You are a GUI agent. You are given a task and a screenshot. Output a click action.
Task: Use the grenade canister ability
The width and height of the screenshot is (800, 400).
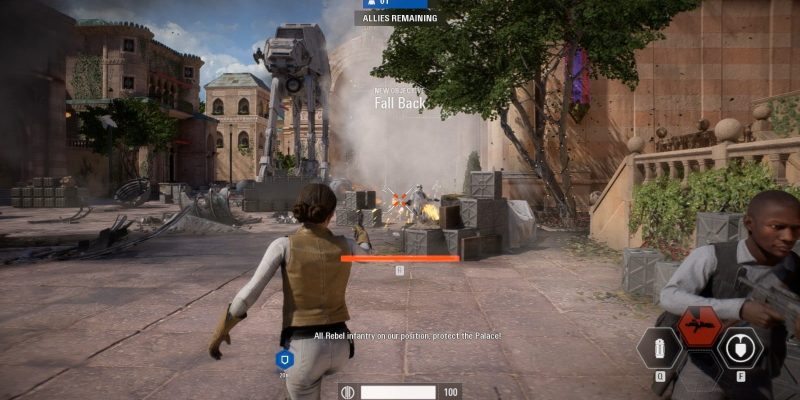click(661, 348)
